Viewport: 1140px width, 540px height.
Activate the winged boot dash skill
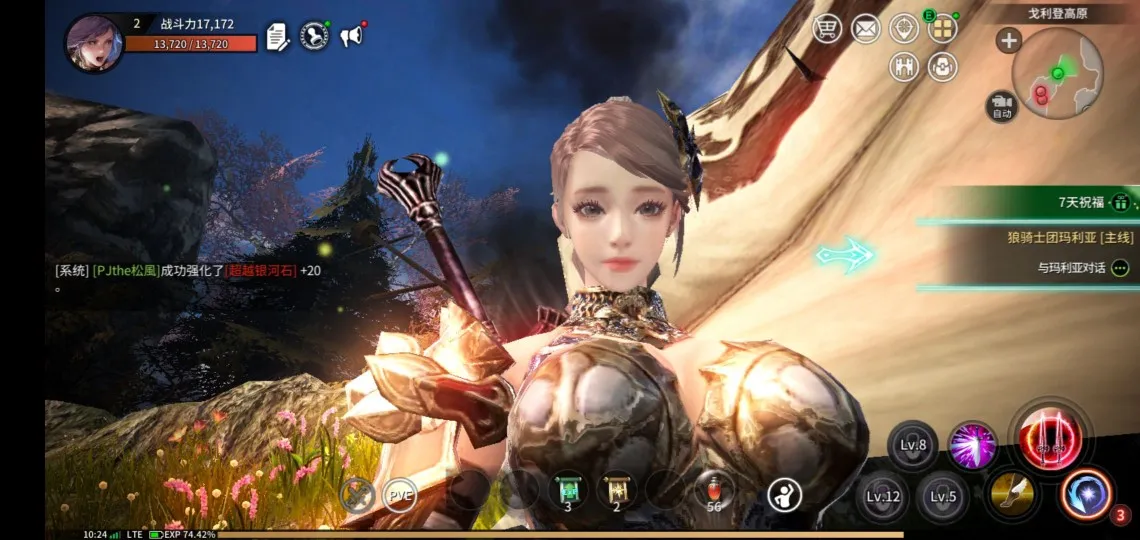[1013, 493]
